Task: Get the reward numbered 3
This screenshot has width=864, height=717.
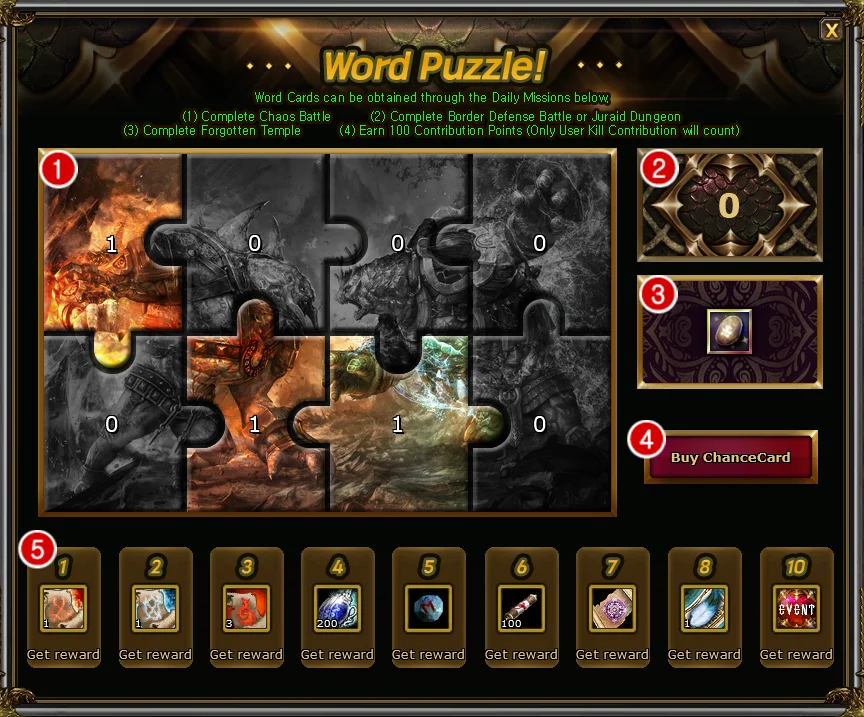Action: pyautogui.click(x=246, y=655)
